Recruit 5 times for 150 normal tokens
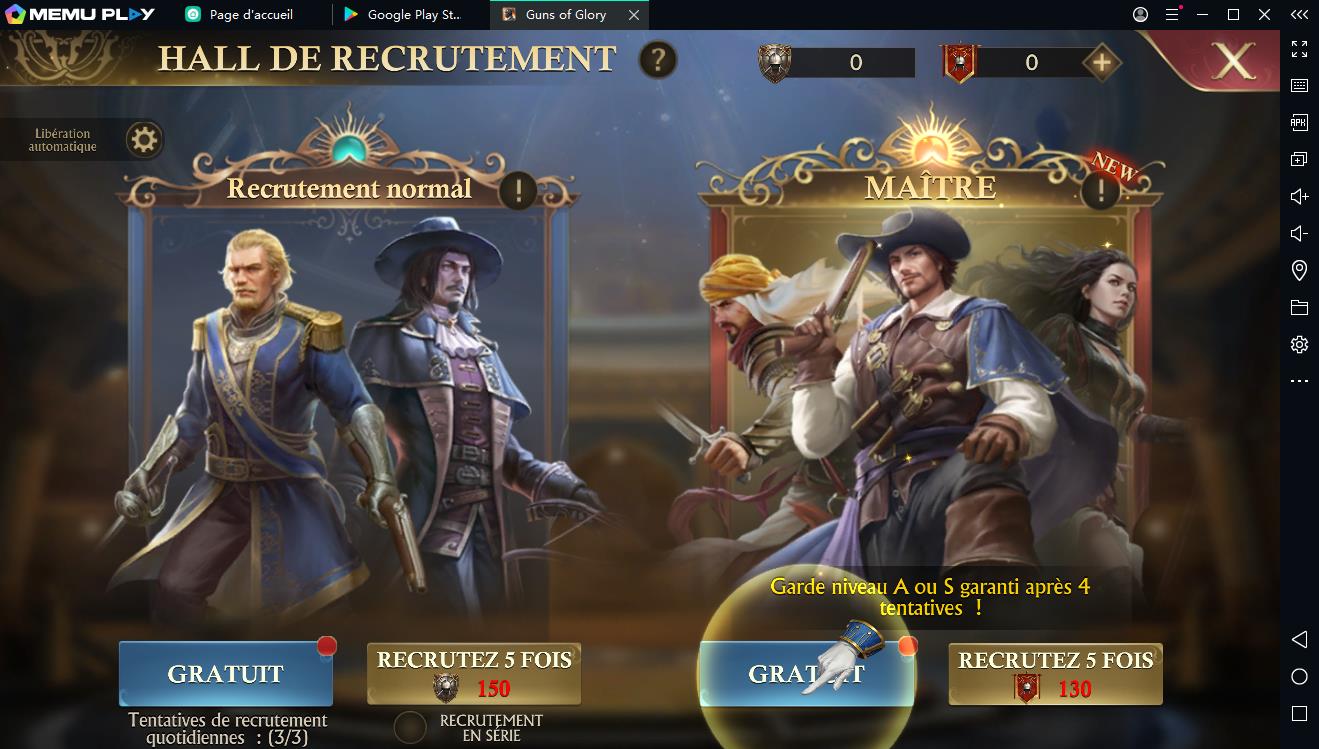The height and width of the screenshot is (749, 1319). tap(474, 675)
